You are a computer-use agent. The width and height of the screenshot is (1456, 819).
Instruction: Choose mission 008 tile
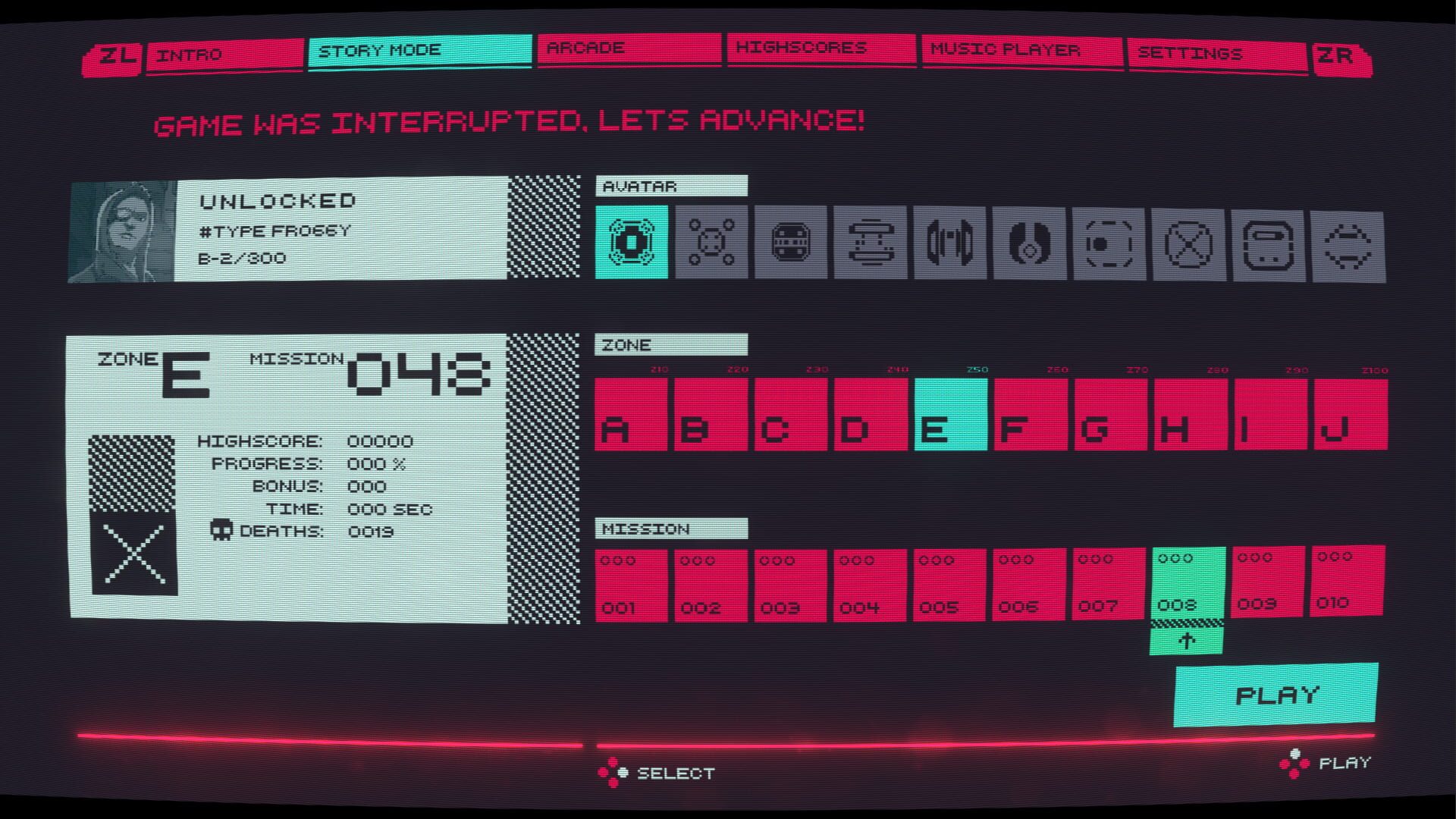(1188, 582)
